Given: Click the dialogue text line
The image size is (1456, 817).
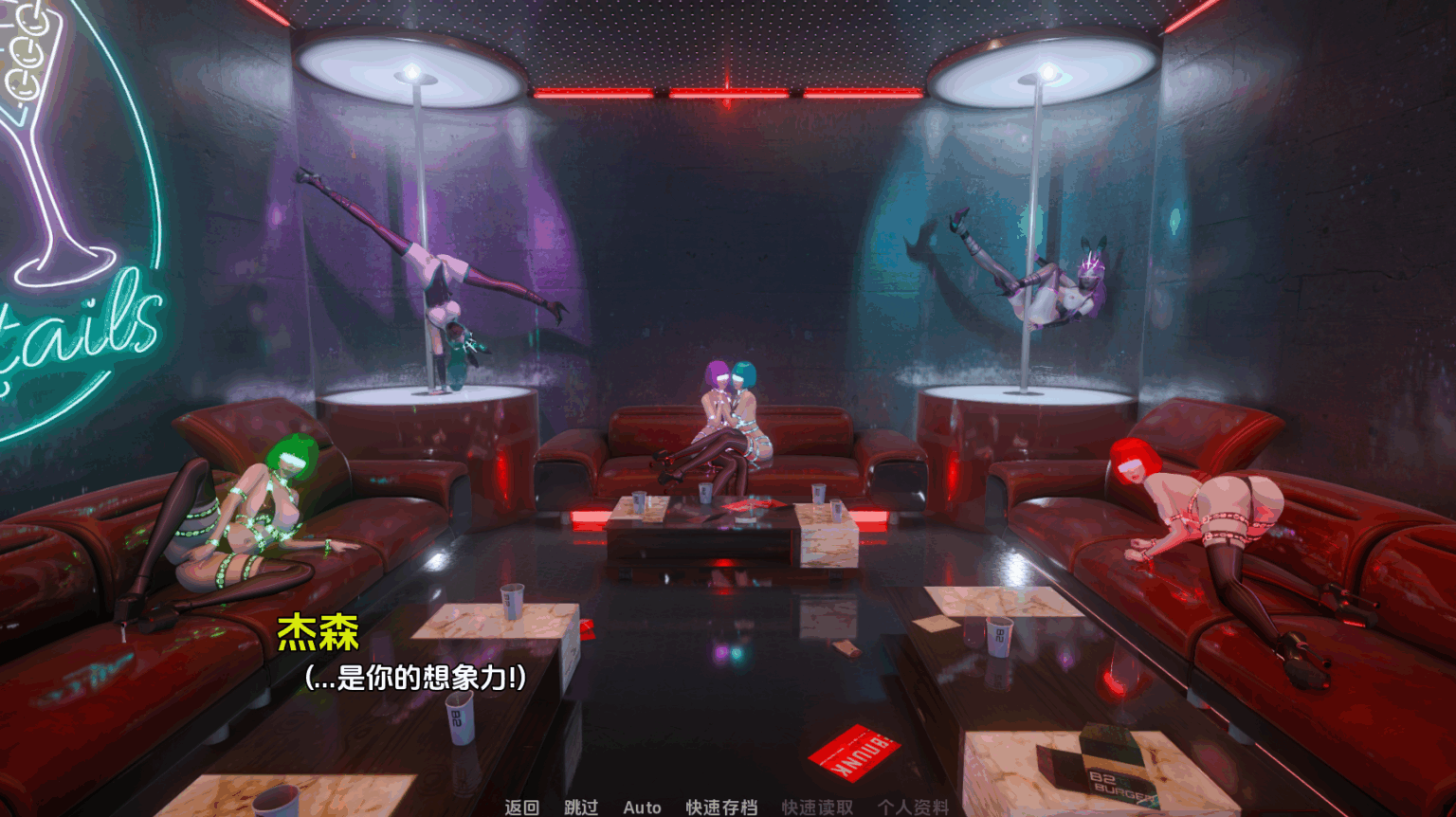Looking at the screenshot, I should pos(417,677).
